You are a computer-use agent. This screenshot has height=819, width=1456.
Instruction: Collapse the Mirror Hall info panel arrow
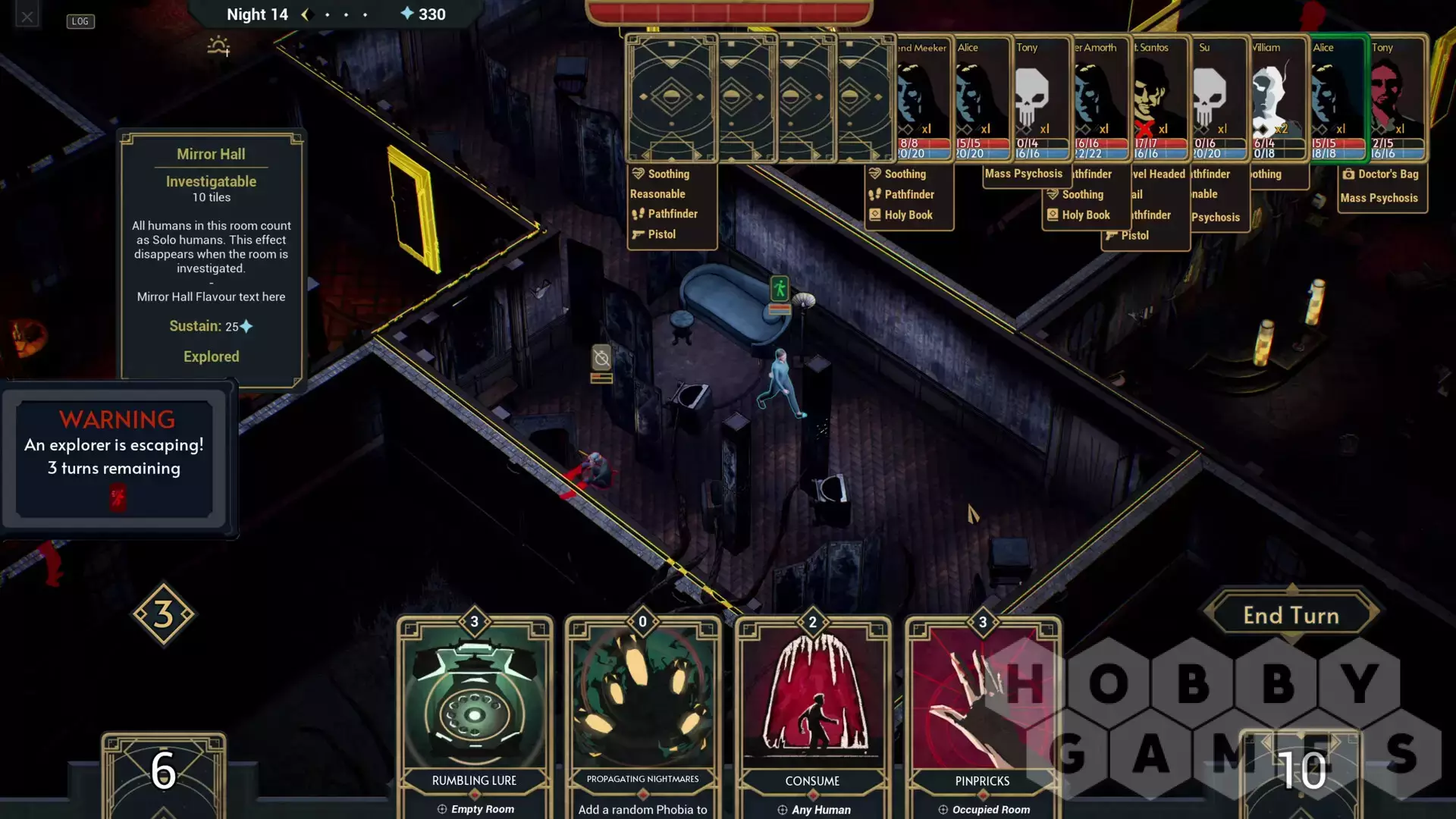(x=312, y=284)
